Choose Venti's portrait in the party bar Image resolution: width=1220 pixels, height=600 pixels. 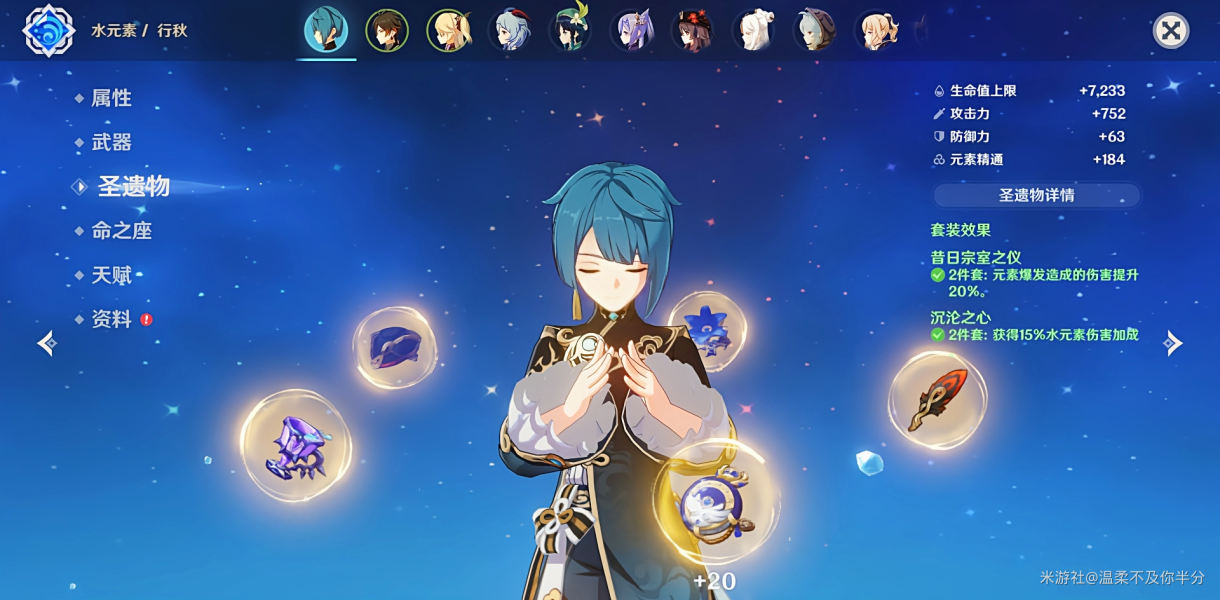tap(570, 31)
